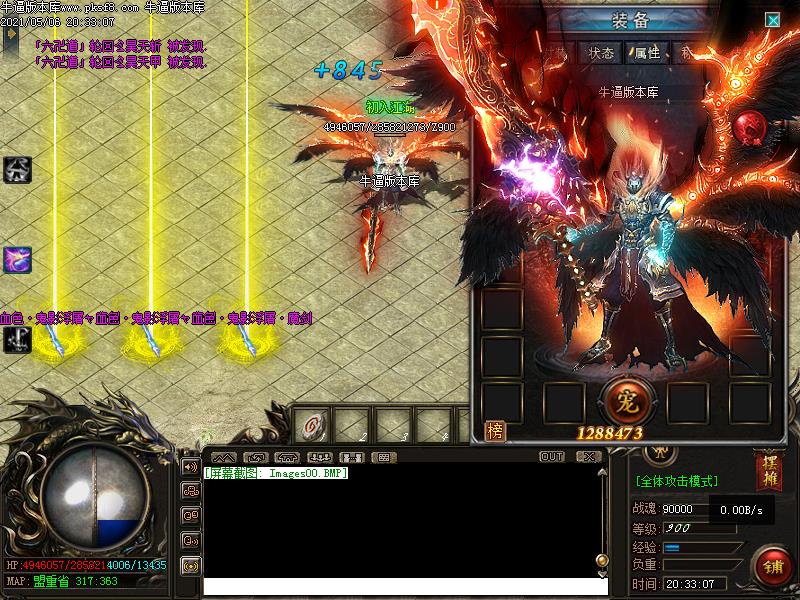This screenshot has height=600, width=800.
Task: Switch to the 状态 status tab
Action: pyautogui.click(x=601, y=53)
